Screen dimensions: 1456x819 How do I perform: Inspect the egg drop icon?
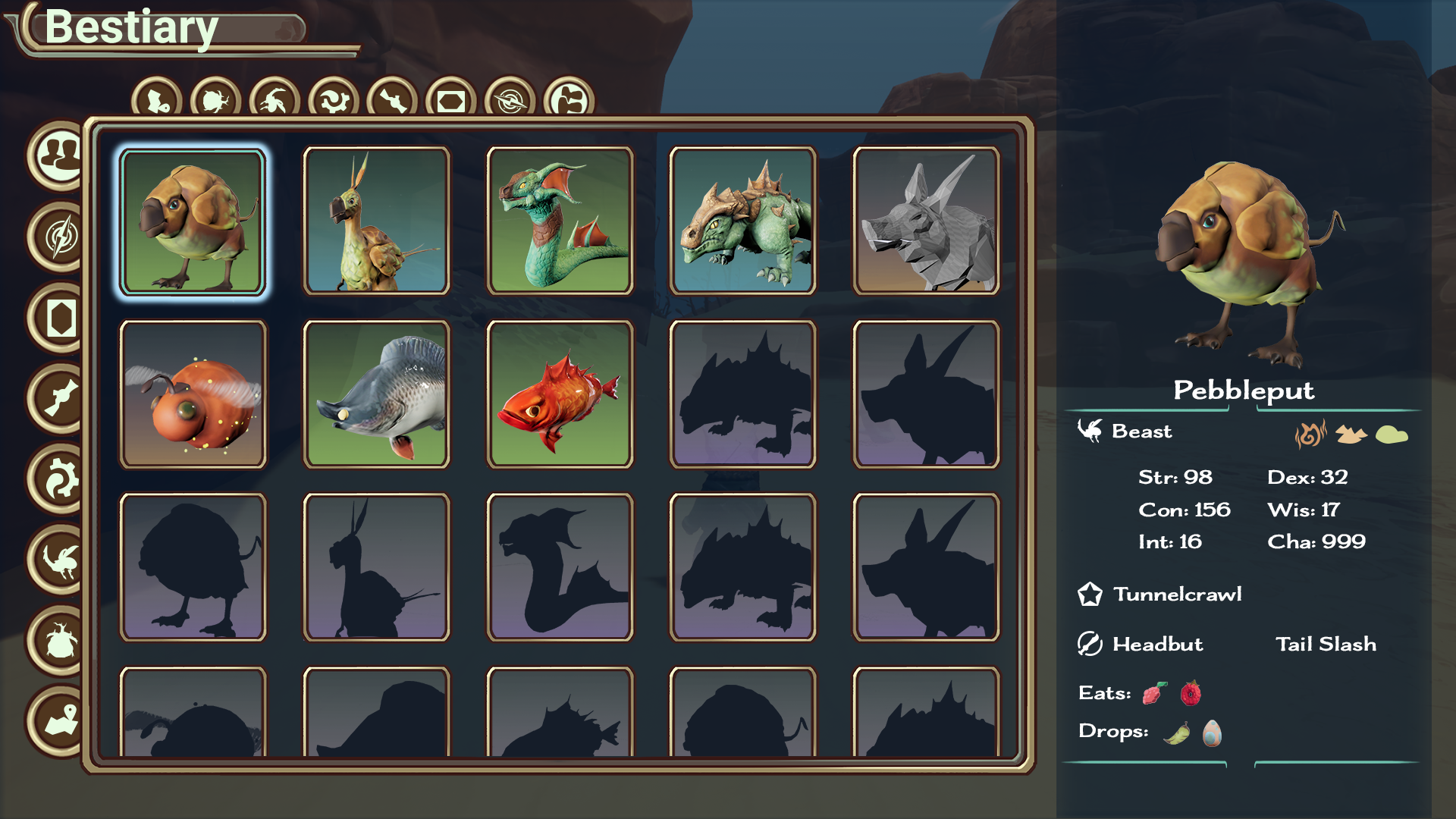1212,733
